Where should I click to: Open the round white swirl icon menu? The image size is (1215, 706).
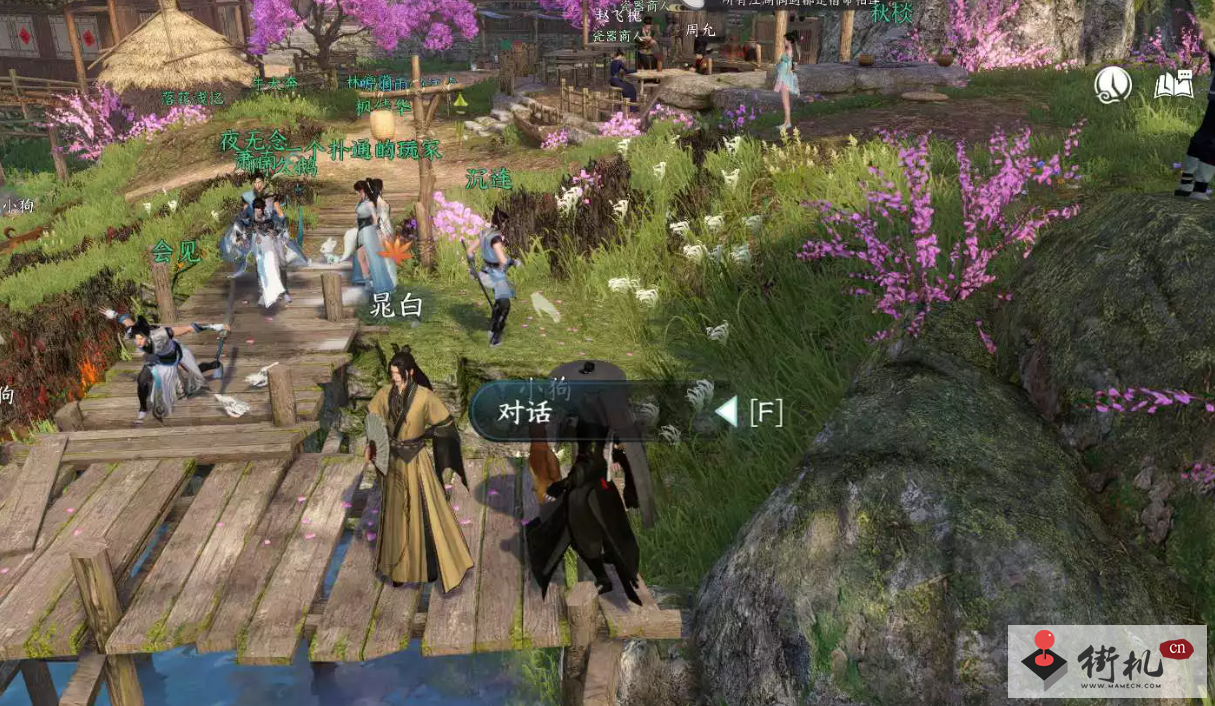(x=1113, y=85)
